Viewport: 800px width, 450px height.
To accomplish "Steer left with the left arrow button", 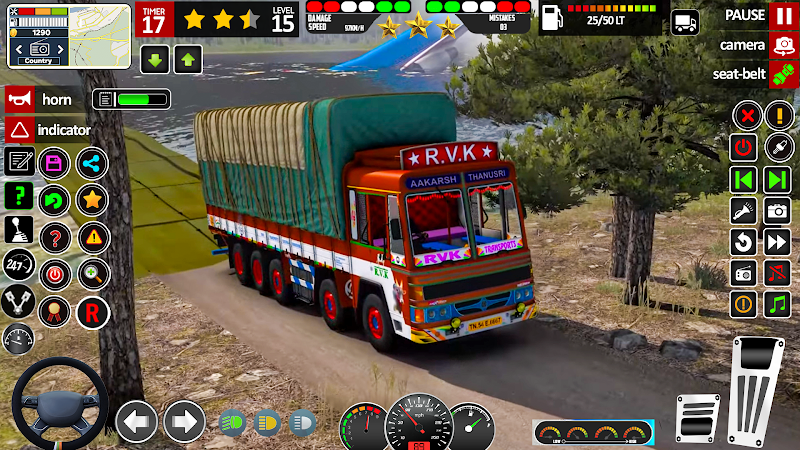I will click(x=137, y=421).
